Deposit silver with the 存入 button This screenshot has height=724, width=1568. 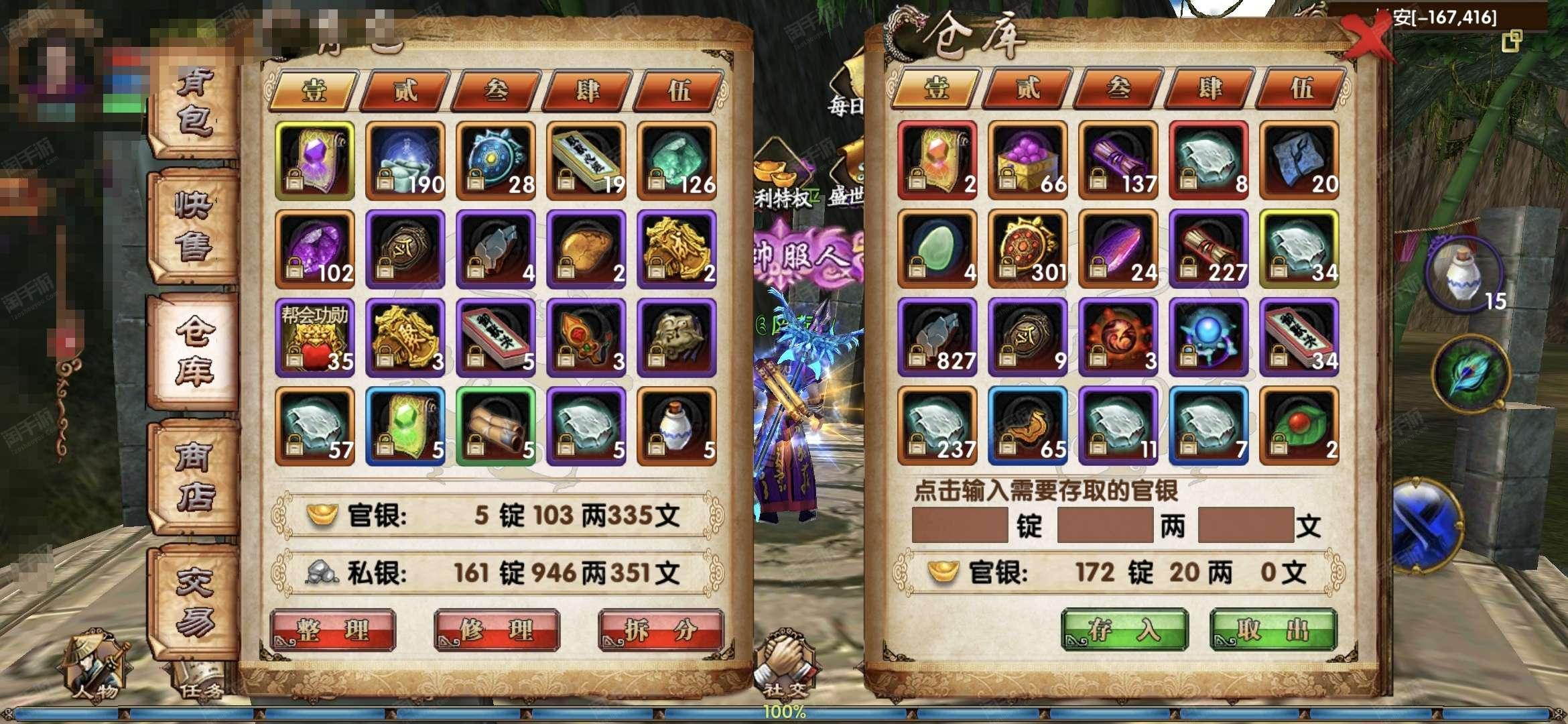1124,630
